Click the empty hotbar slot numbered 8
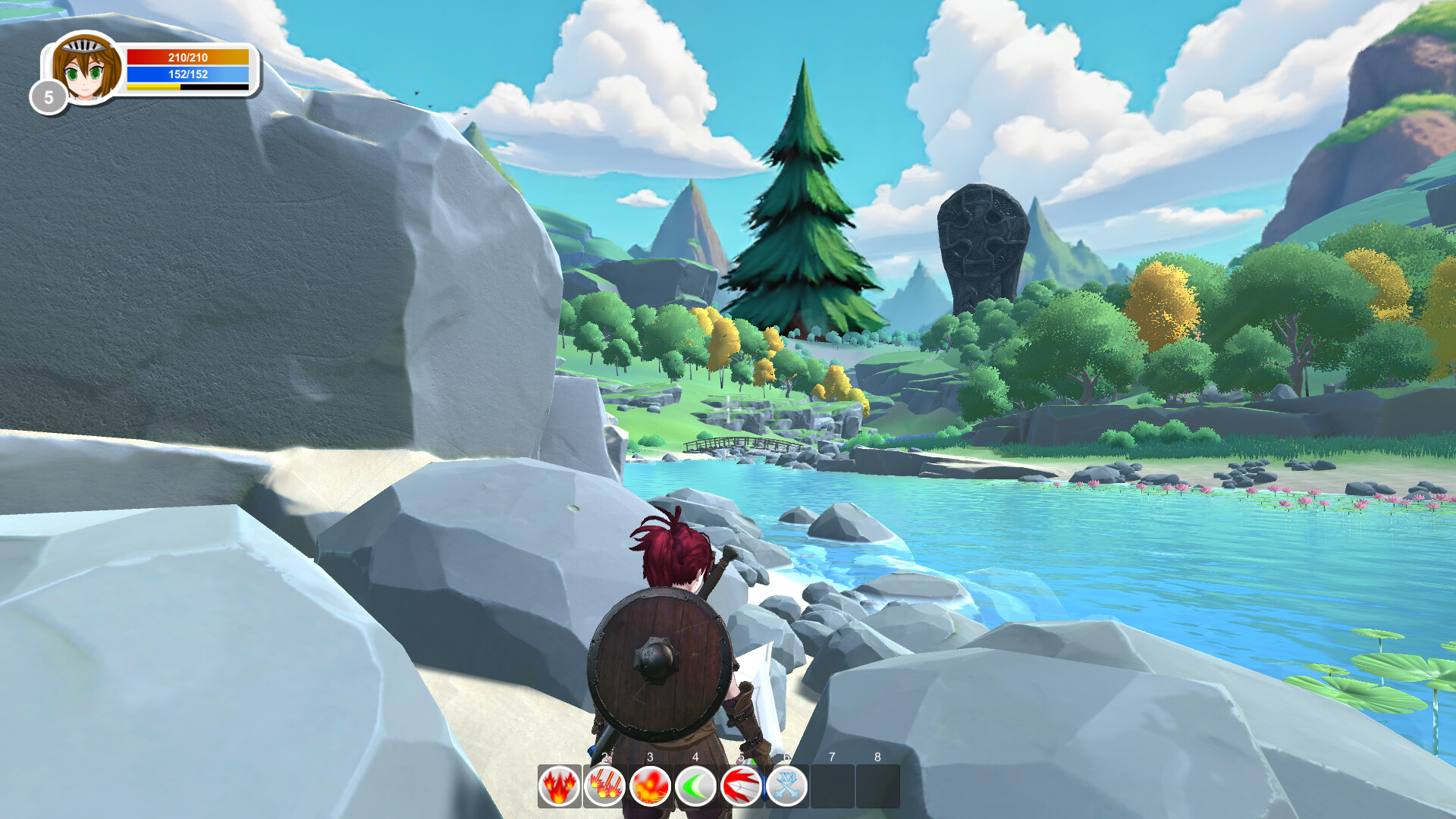Viewport: 1456px width, 819px height. (880, 786)
